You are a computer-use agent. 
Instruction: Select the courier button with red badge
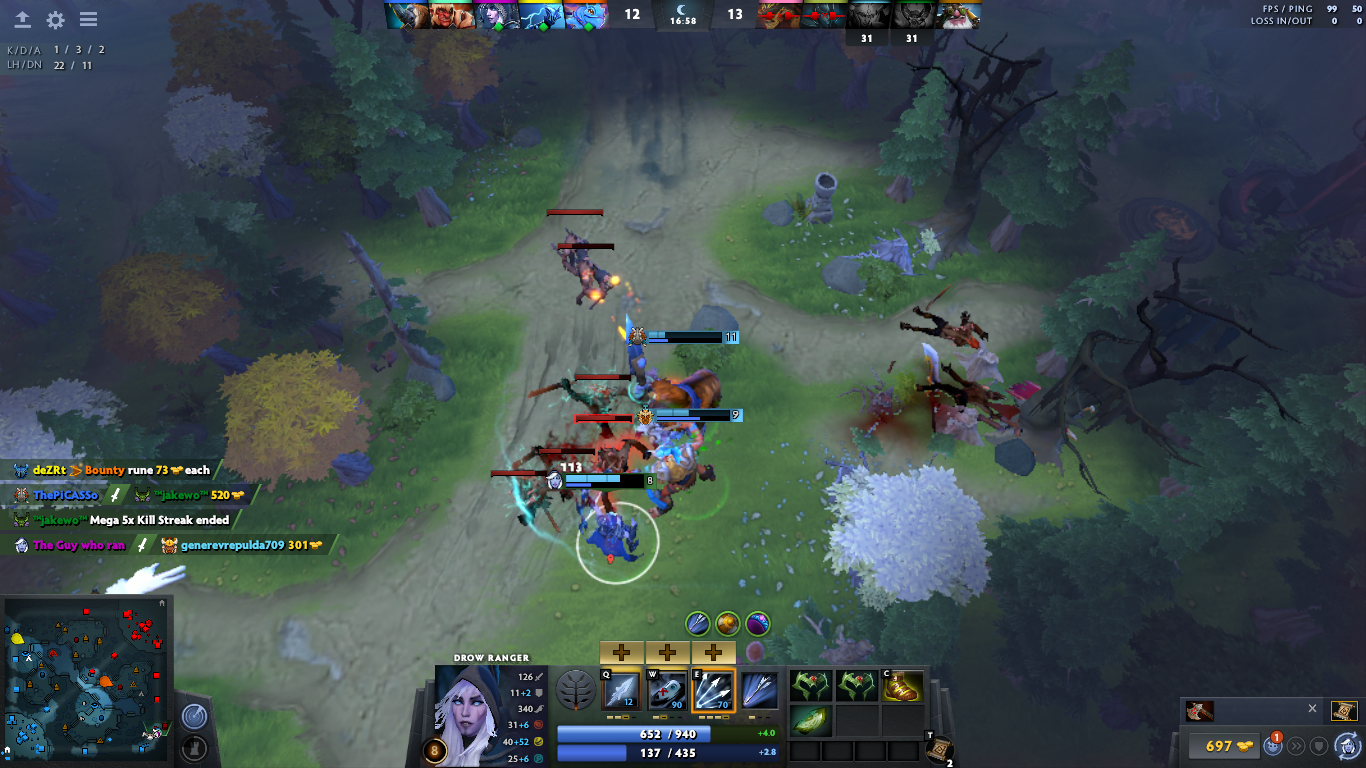coord(1274,745)
